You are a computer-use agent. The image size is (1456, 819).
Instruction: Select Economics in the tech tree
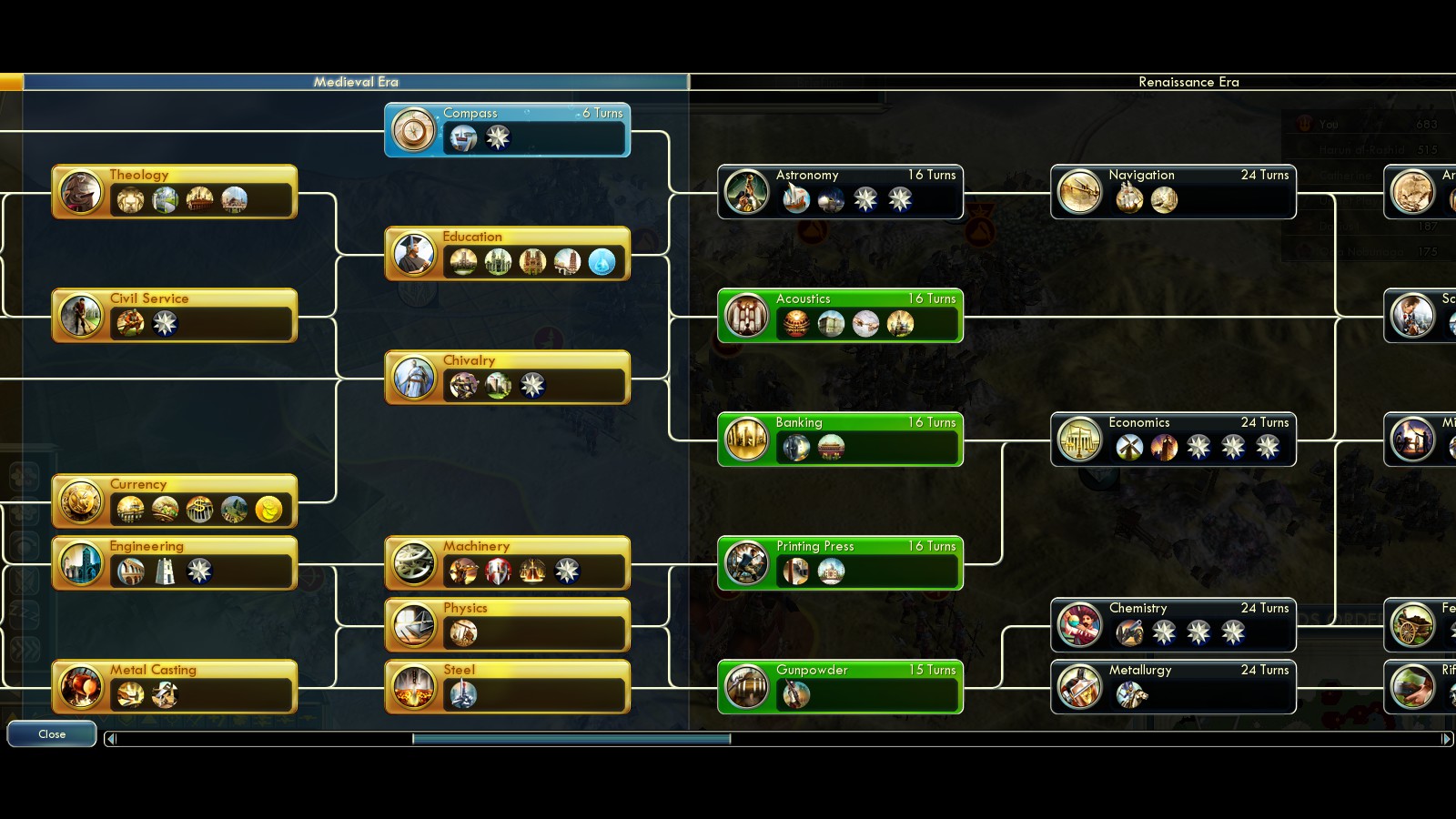[x=1173, y=440]
